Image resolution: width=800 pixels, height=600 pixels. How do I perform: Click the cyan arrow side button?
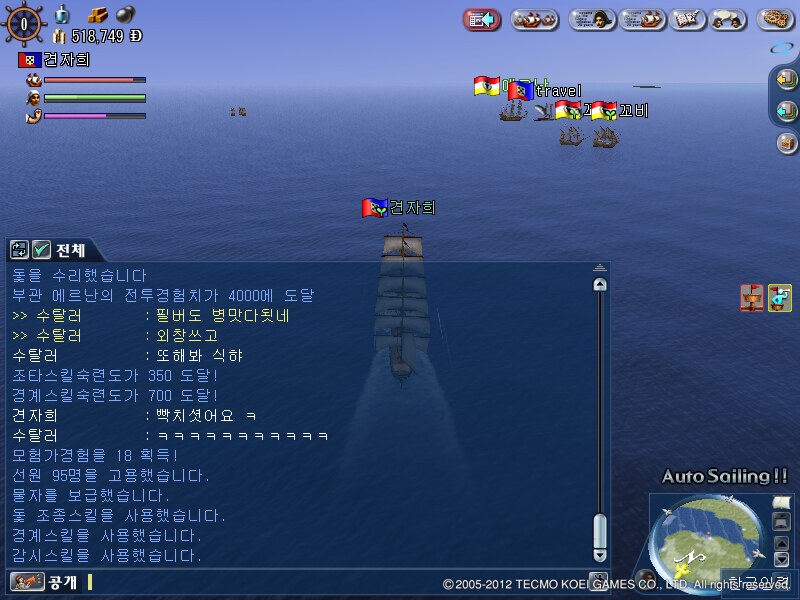787,111
